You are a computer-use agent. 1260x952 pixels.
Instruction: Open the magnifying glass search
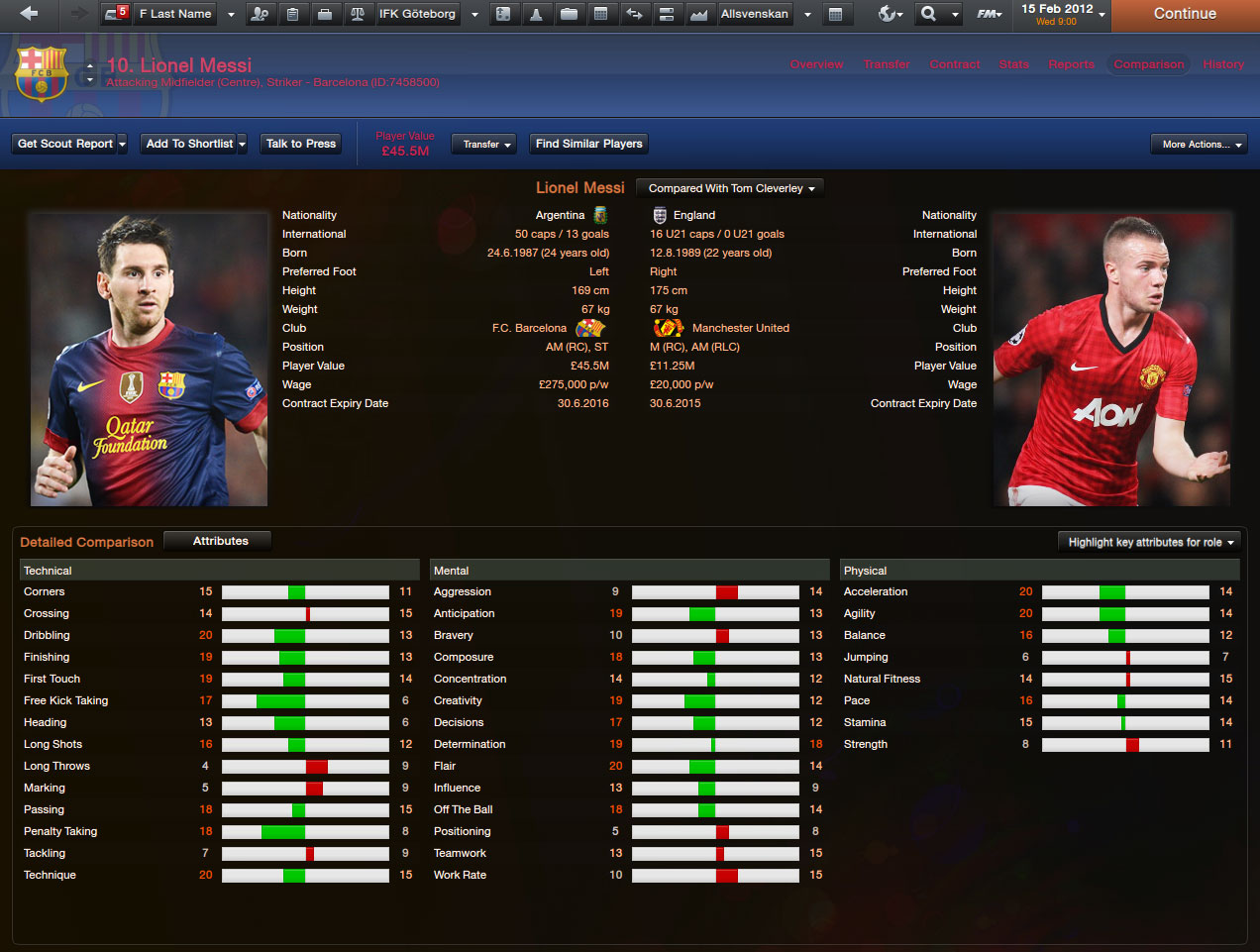point(928,14)
